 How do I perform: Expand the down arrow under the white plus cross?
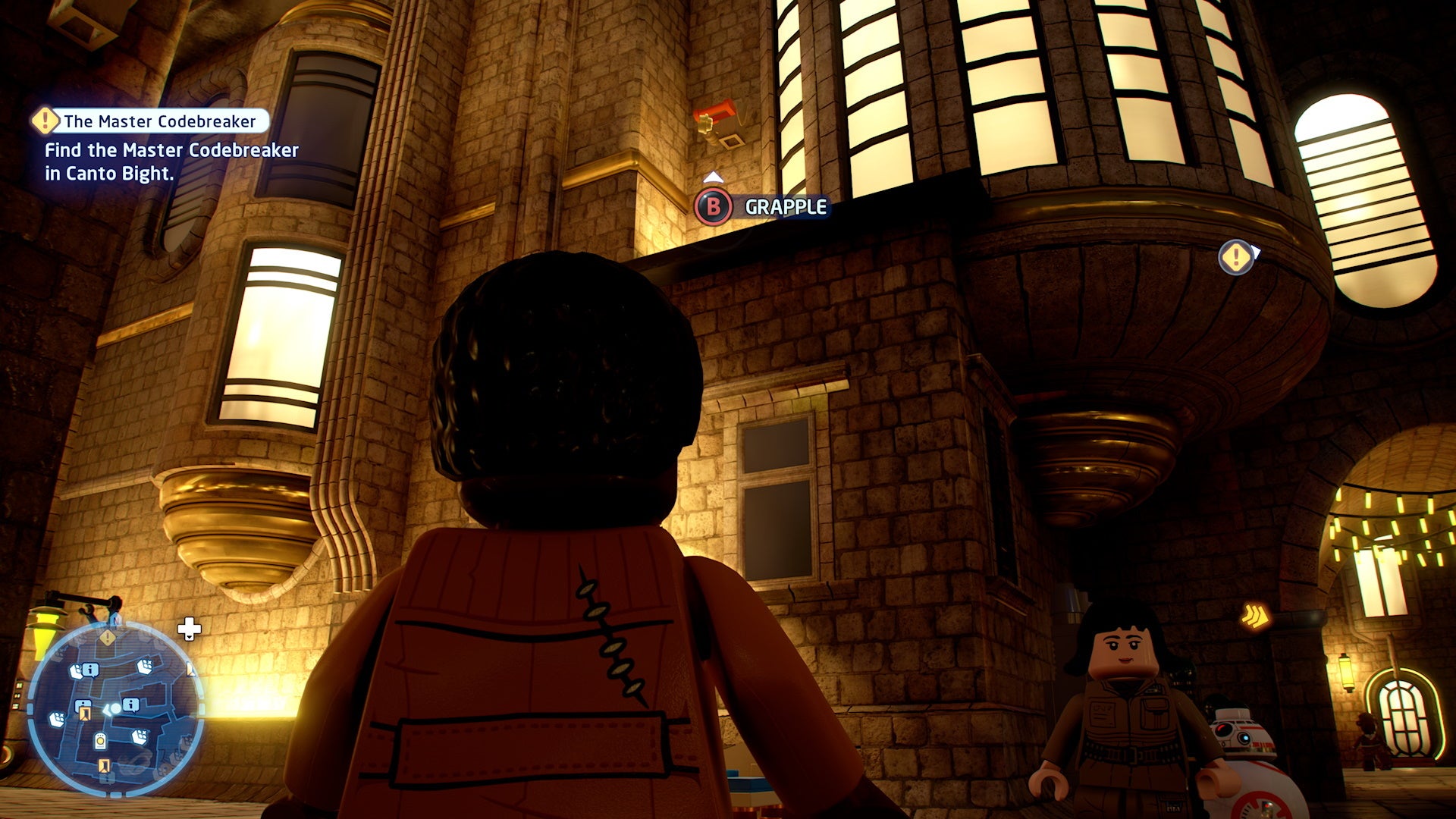tap(190, 638)
